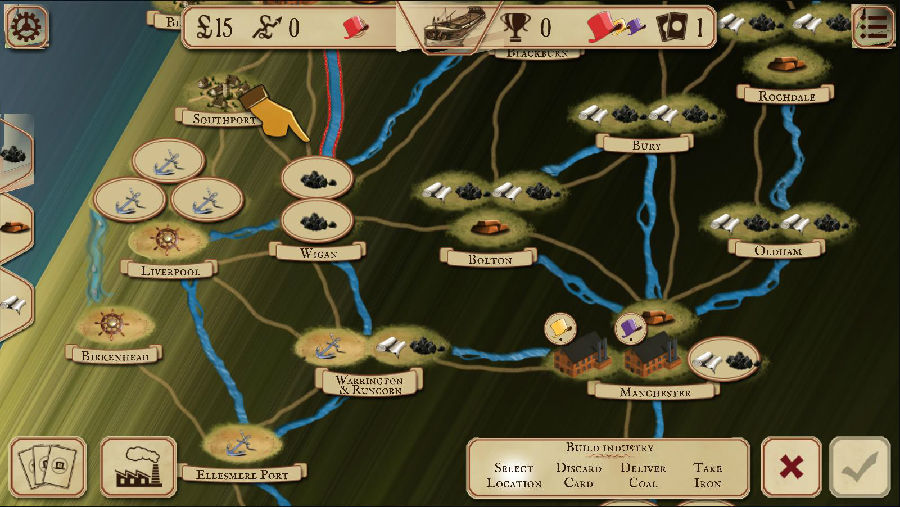Viewport: 900px width, 507px height.
Task: Confirm the action with the checkmark button
Action: (x=859, y=467)
